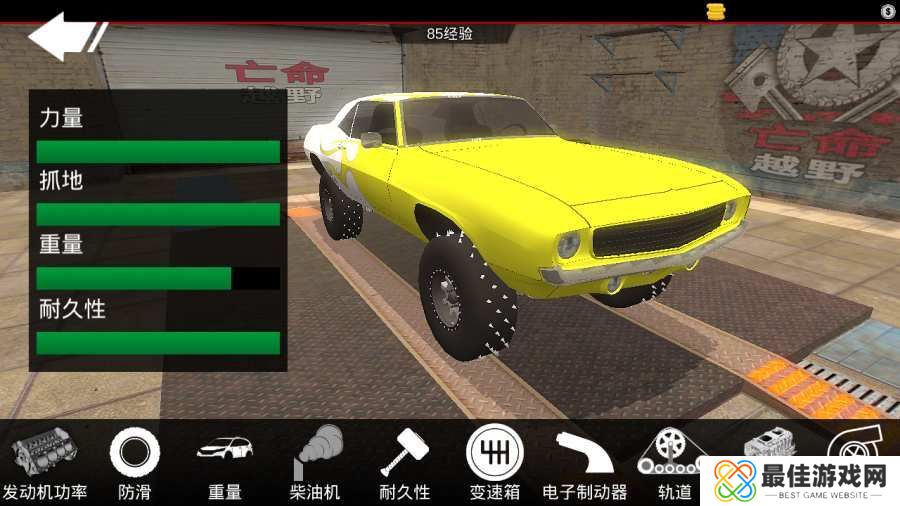Open the weight (重量) upgrade

tap(224, 460)
